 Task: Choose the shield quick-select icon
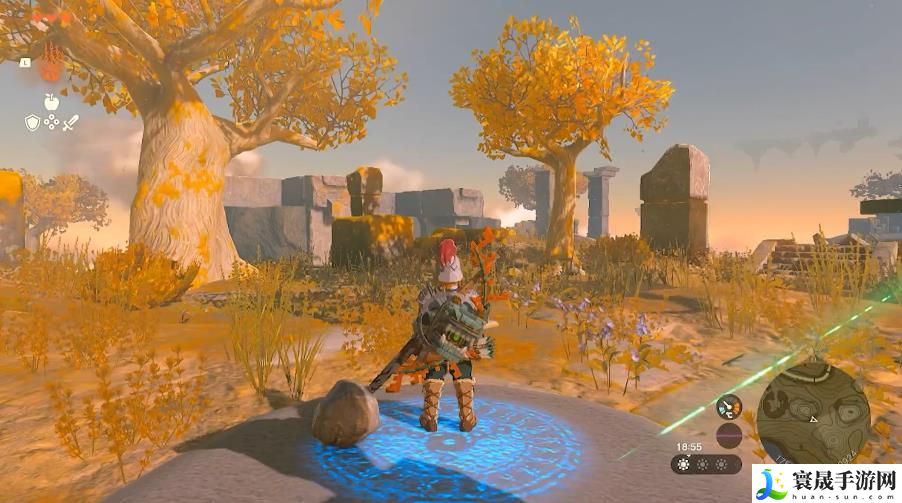pos(32,123)
